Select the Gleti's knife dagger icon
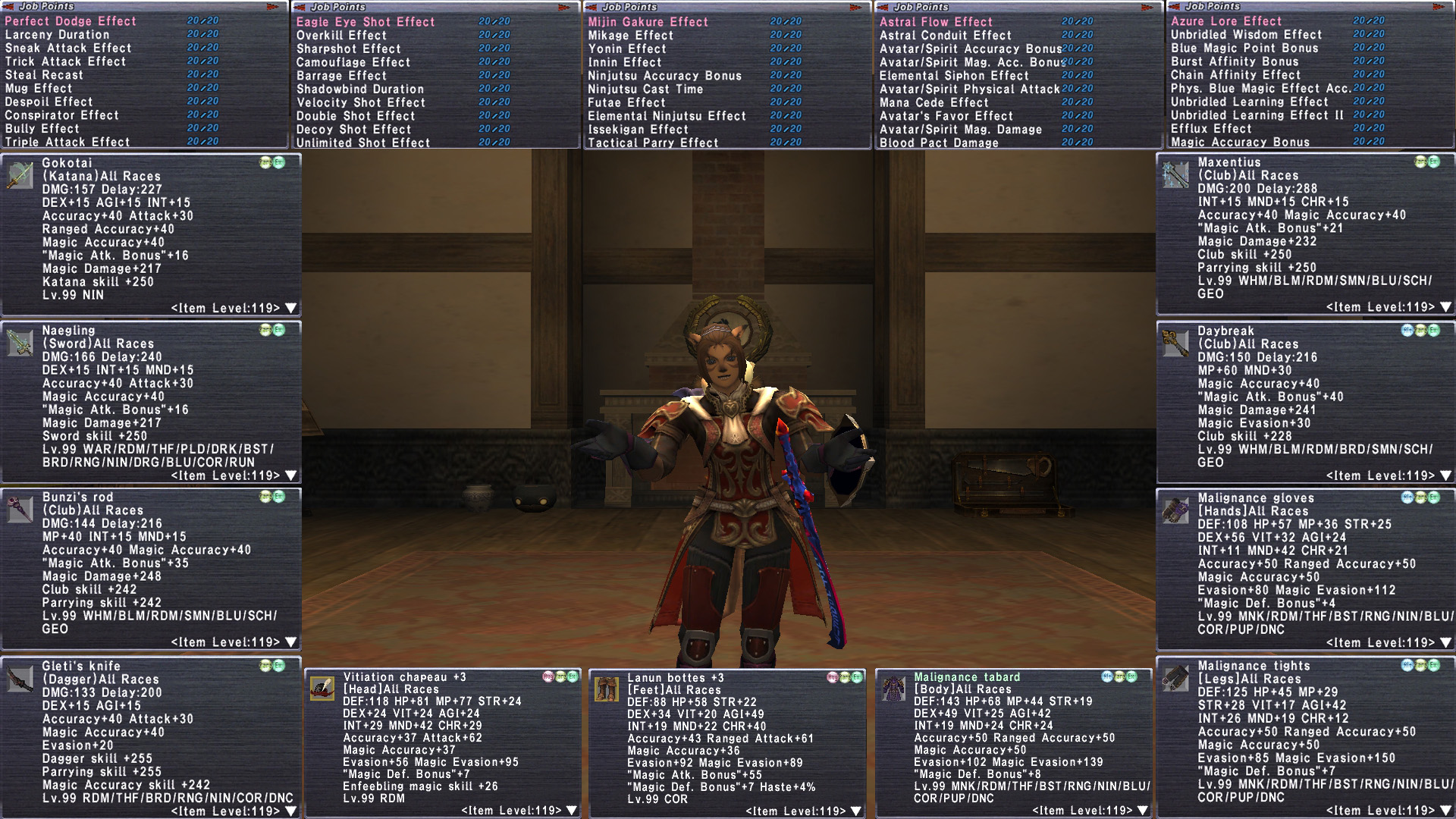The width and height of the screenshot is (1456, 819). pos(20,678)
